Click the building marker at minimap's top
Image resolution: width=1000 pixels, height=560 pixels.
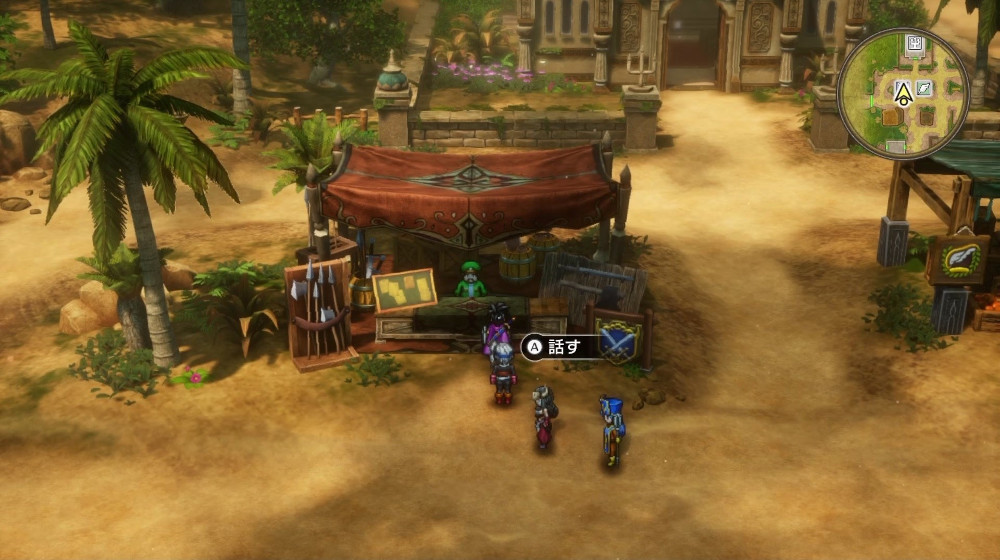[x=914, y=43]
